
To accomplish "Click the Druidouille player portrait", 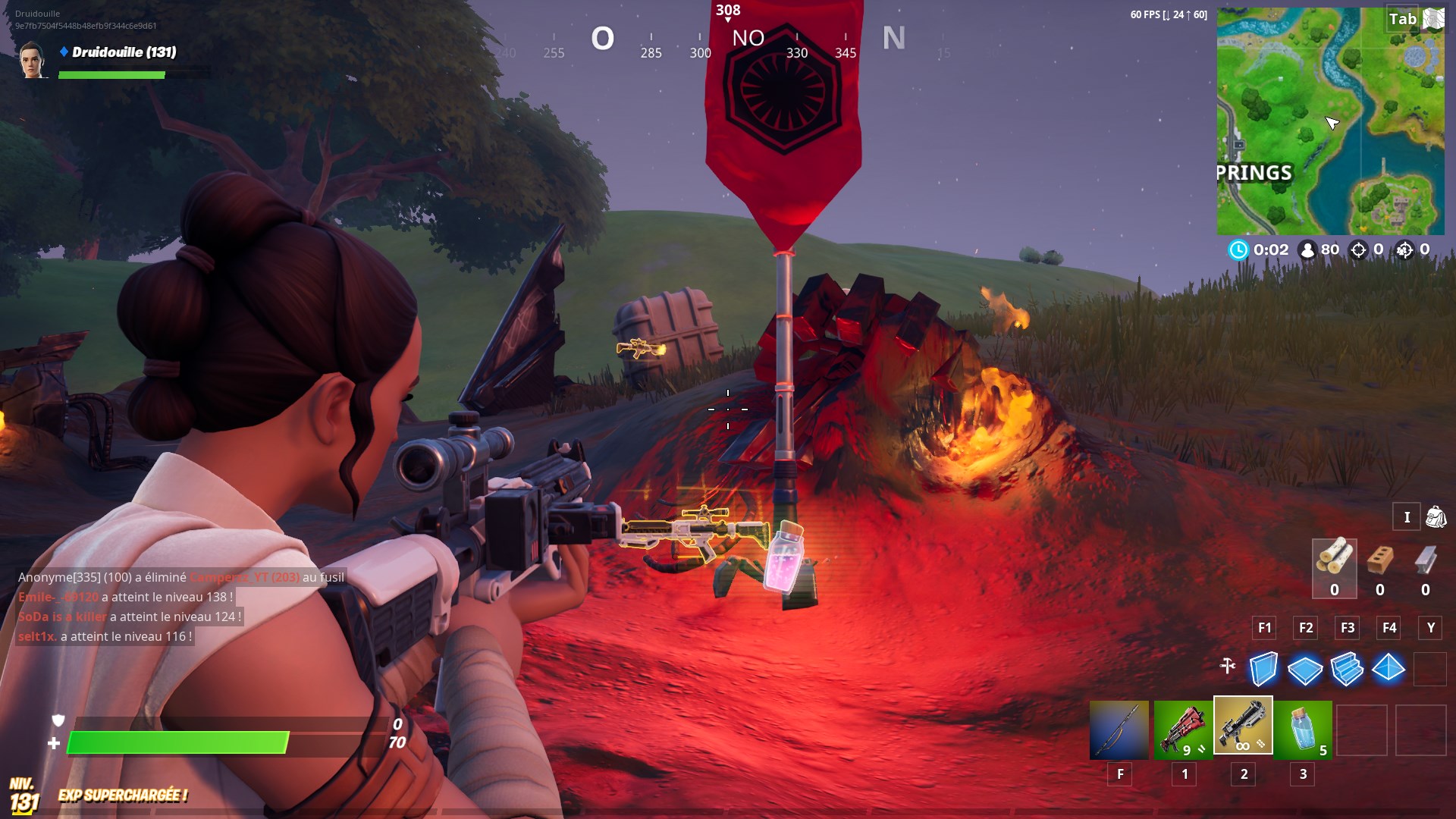I will click(33, 61).
